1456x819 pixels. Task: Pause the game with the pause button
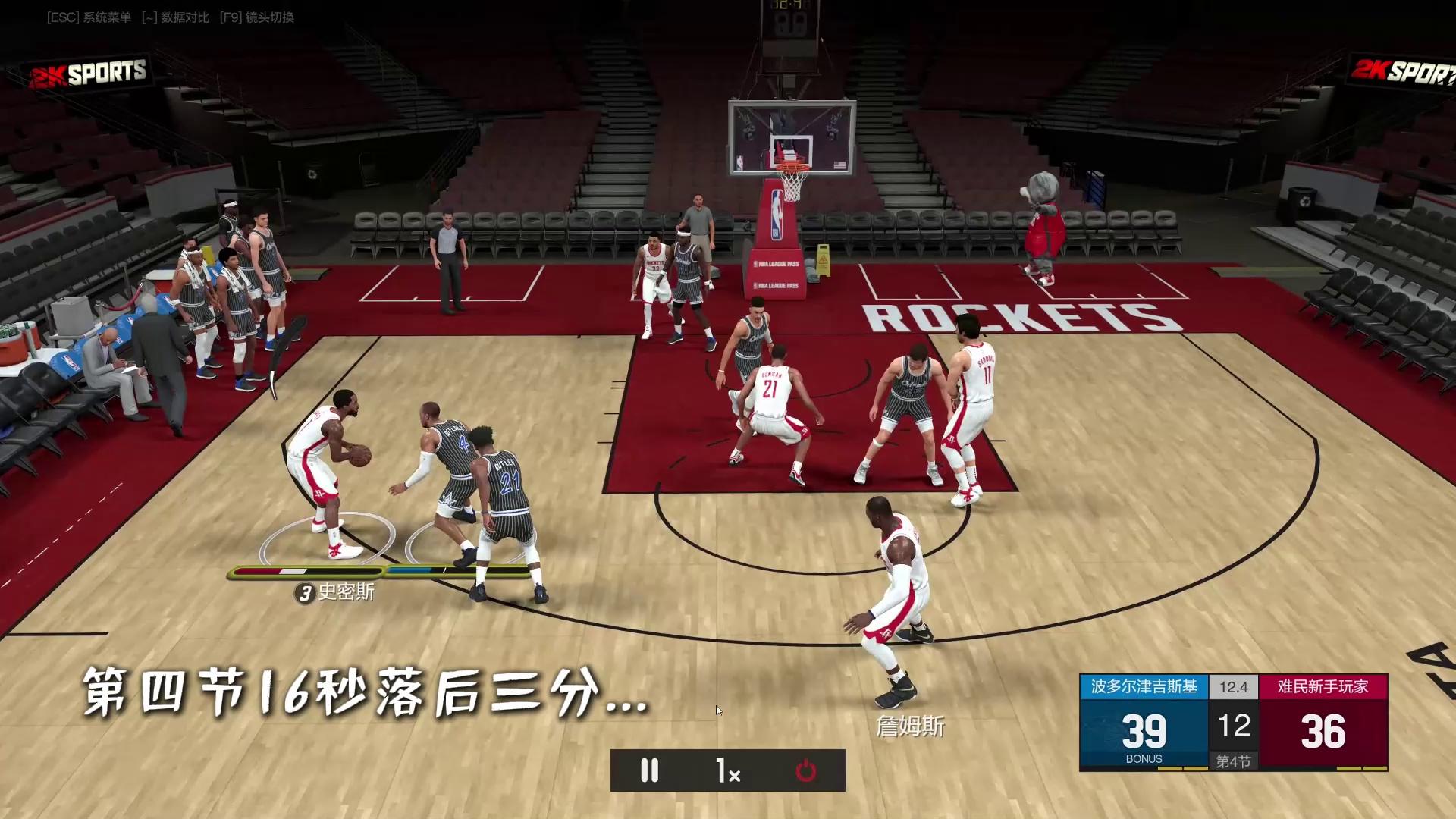[x=650, y=770]
